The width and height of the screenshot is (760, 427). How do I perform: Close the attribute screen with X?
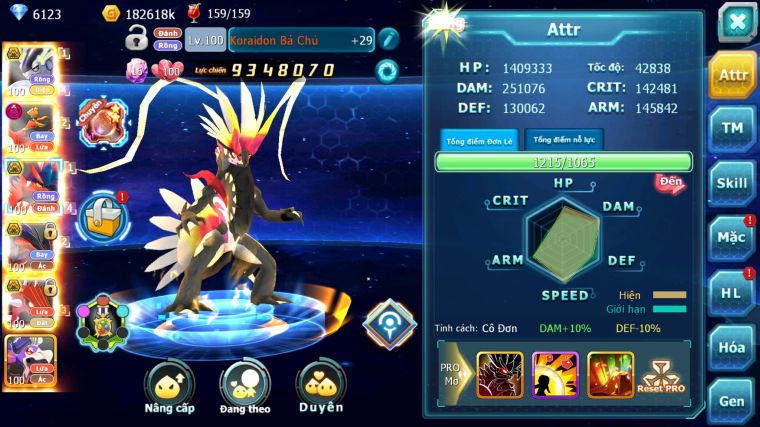(x=737, y=21)
